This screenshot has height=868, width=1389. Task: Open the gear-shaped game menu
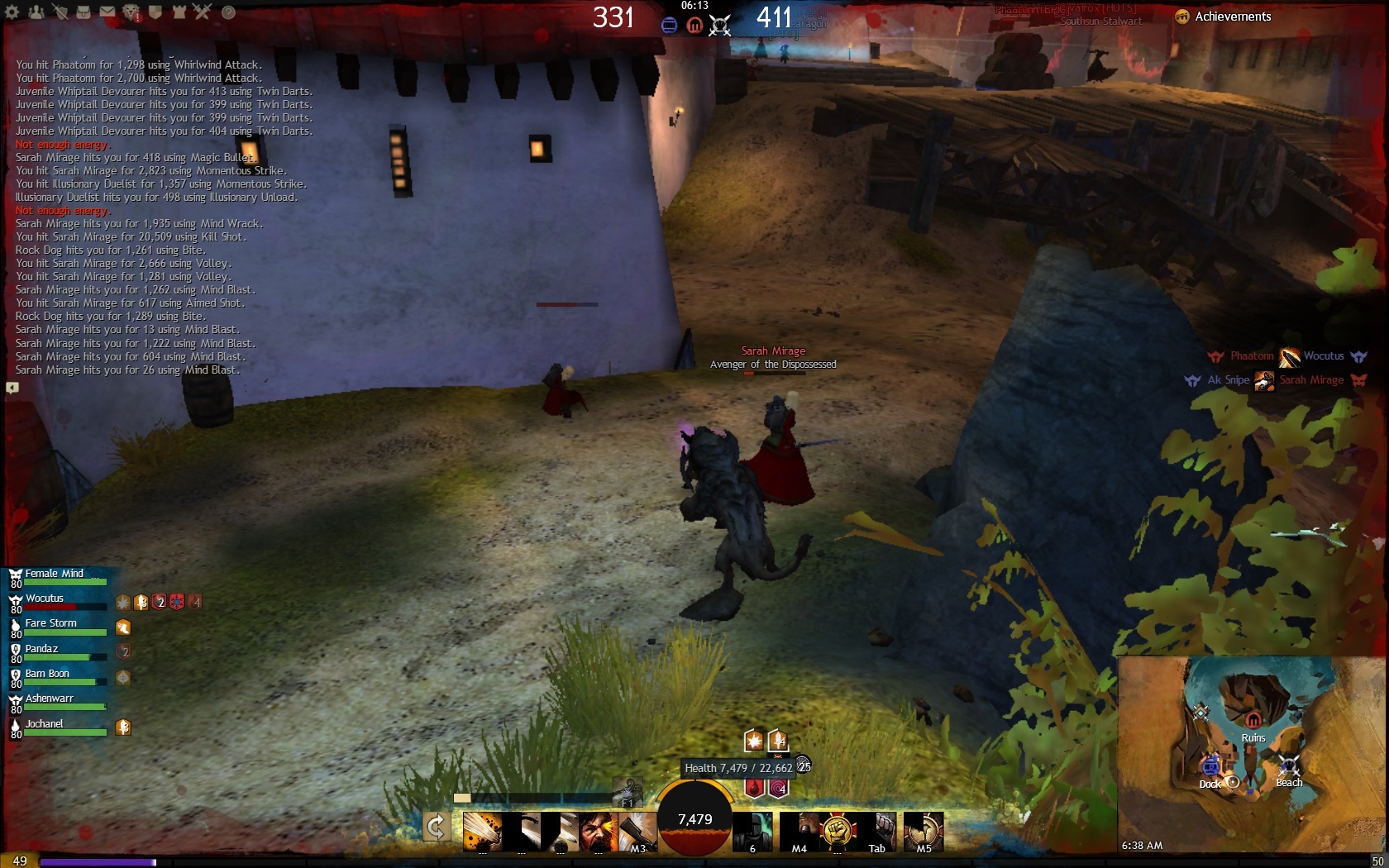click(12, 12)
